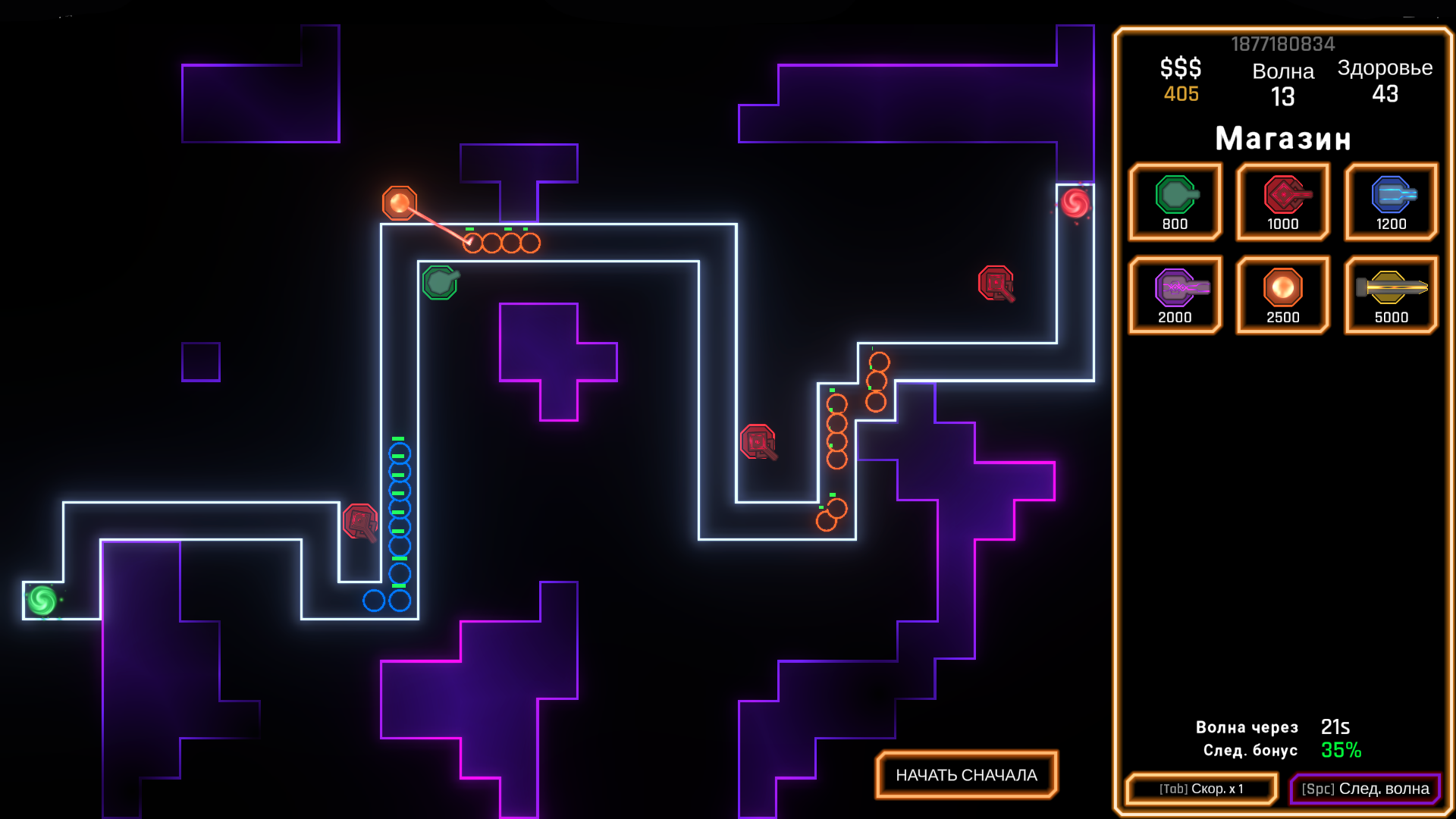Click the Магазин shop header

tap(1283, 139)
